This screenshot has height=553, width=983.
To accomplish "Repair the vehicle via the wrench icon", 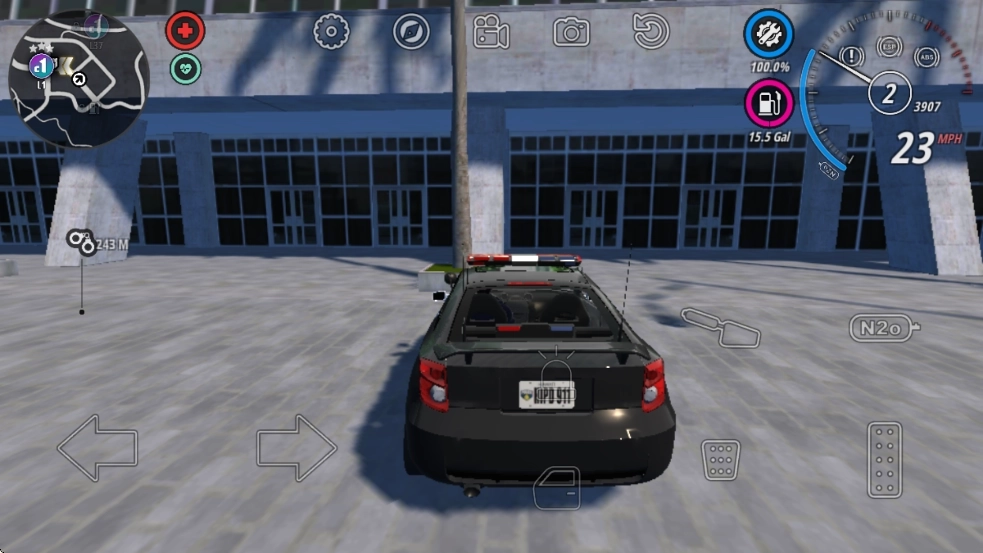I will click(x=769, y=35).
